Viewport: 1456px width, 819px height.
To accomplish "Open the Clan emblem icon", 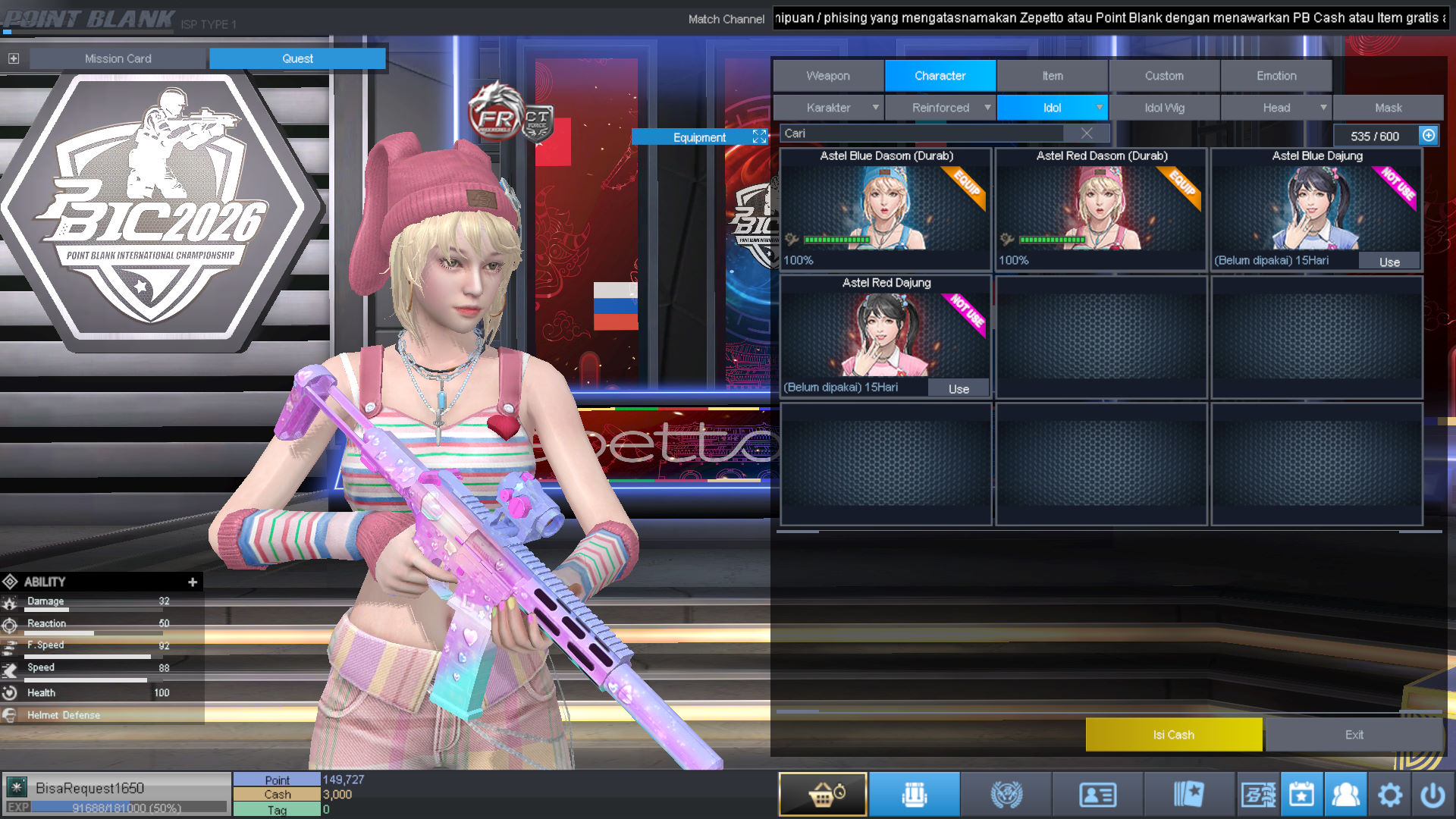I will [x=1006, y=793].
